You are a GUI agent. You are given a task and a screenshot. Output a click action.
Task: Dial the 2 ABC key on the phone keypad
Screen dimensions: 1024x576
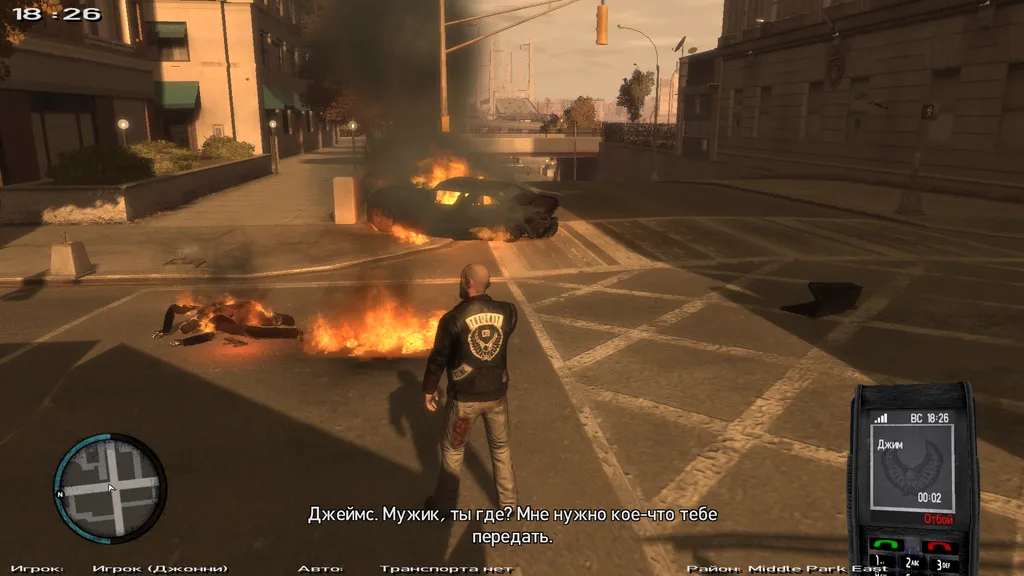[x=912, y=565]
